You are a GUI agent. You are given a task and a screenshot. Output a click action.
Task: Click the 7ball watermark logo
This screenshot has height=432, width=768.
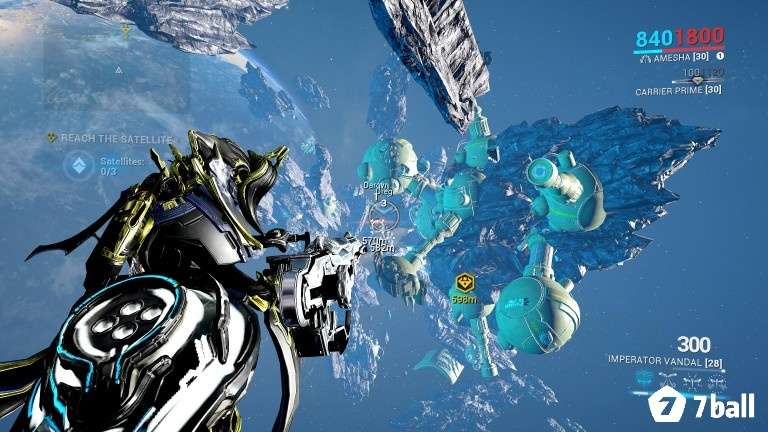click(700, 406)
